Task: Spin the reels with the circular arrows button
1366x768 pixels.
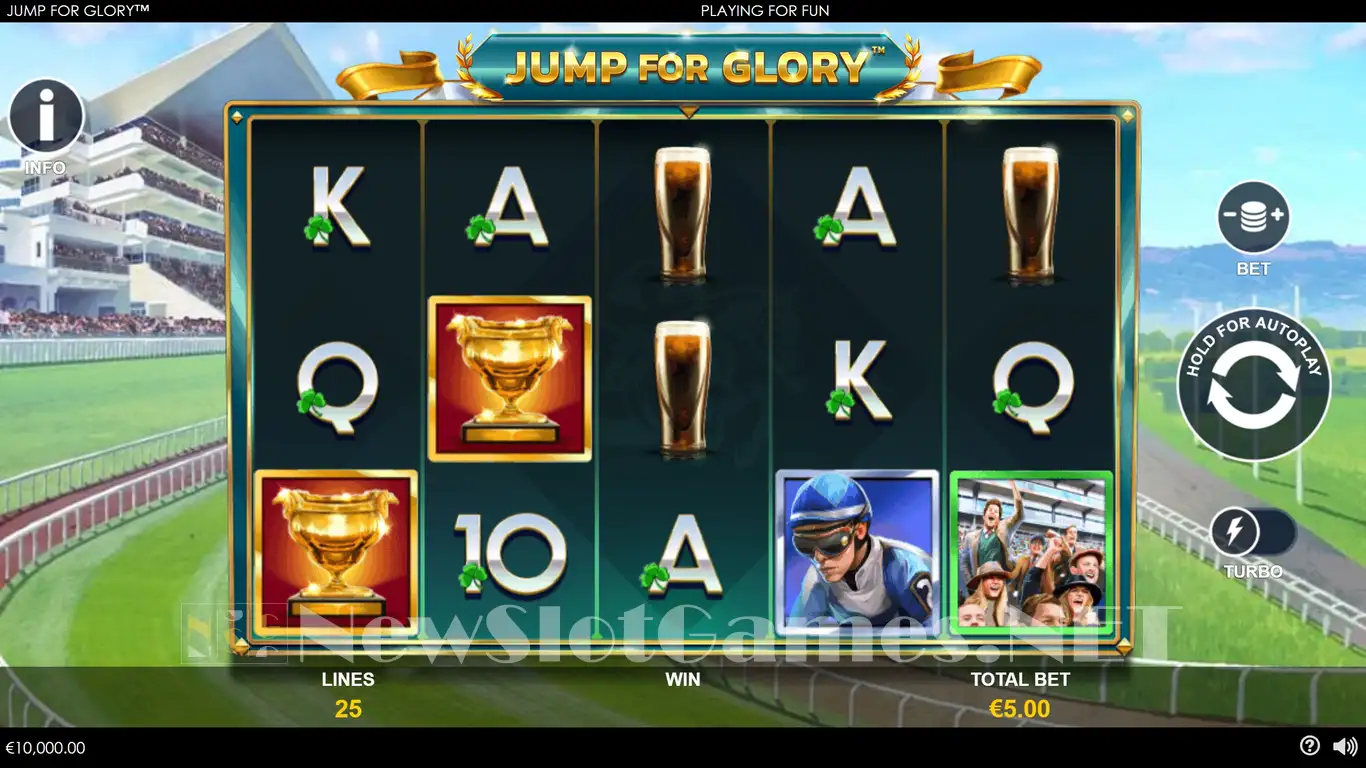Action: click(x=1253, y=385)
